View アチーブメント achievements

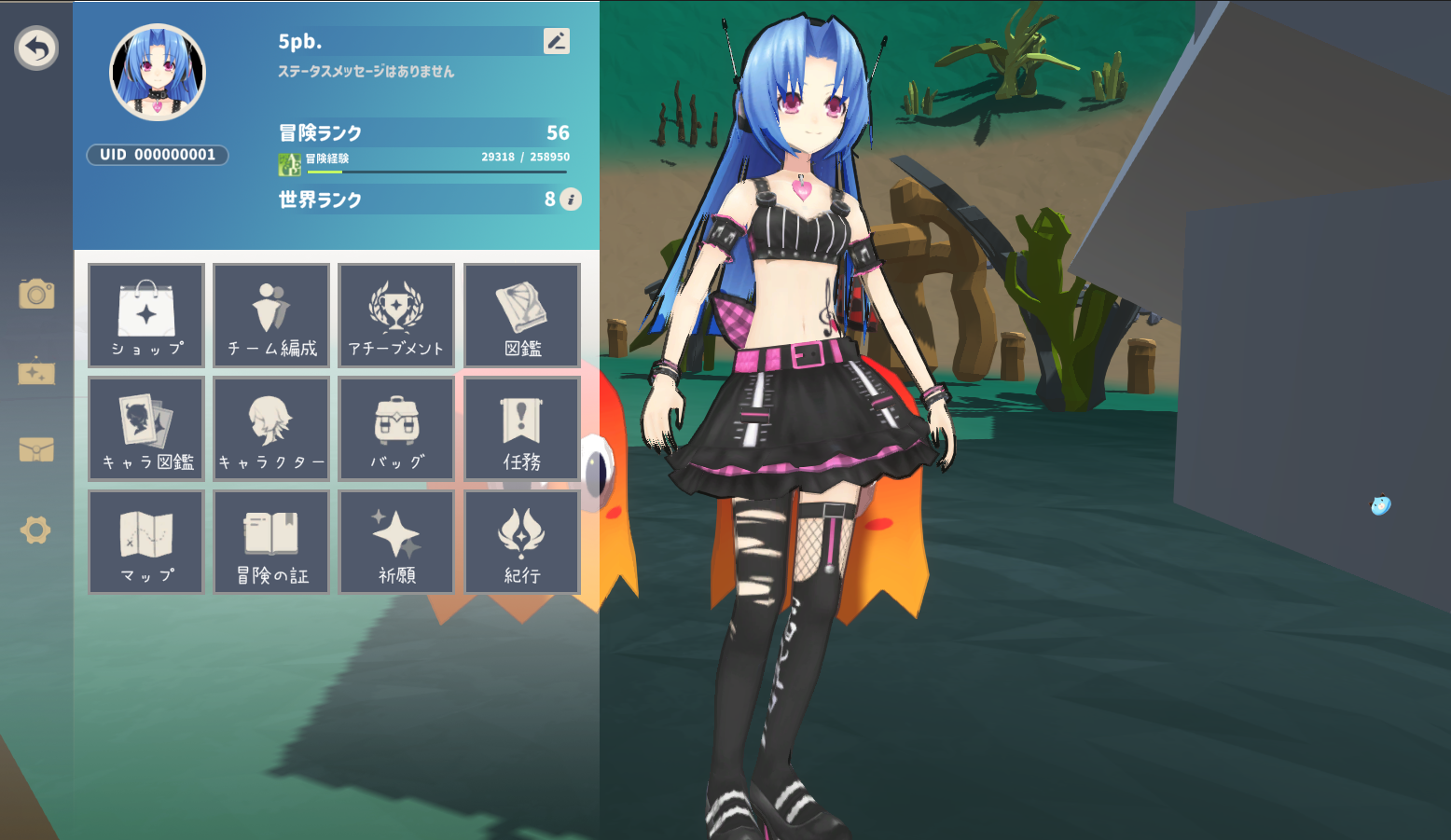pyautogui.click(x=396, y=315)
